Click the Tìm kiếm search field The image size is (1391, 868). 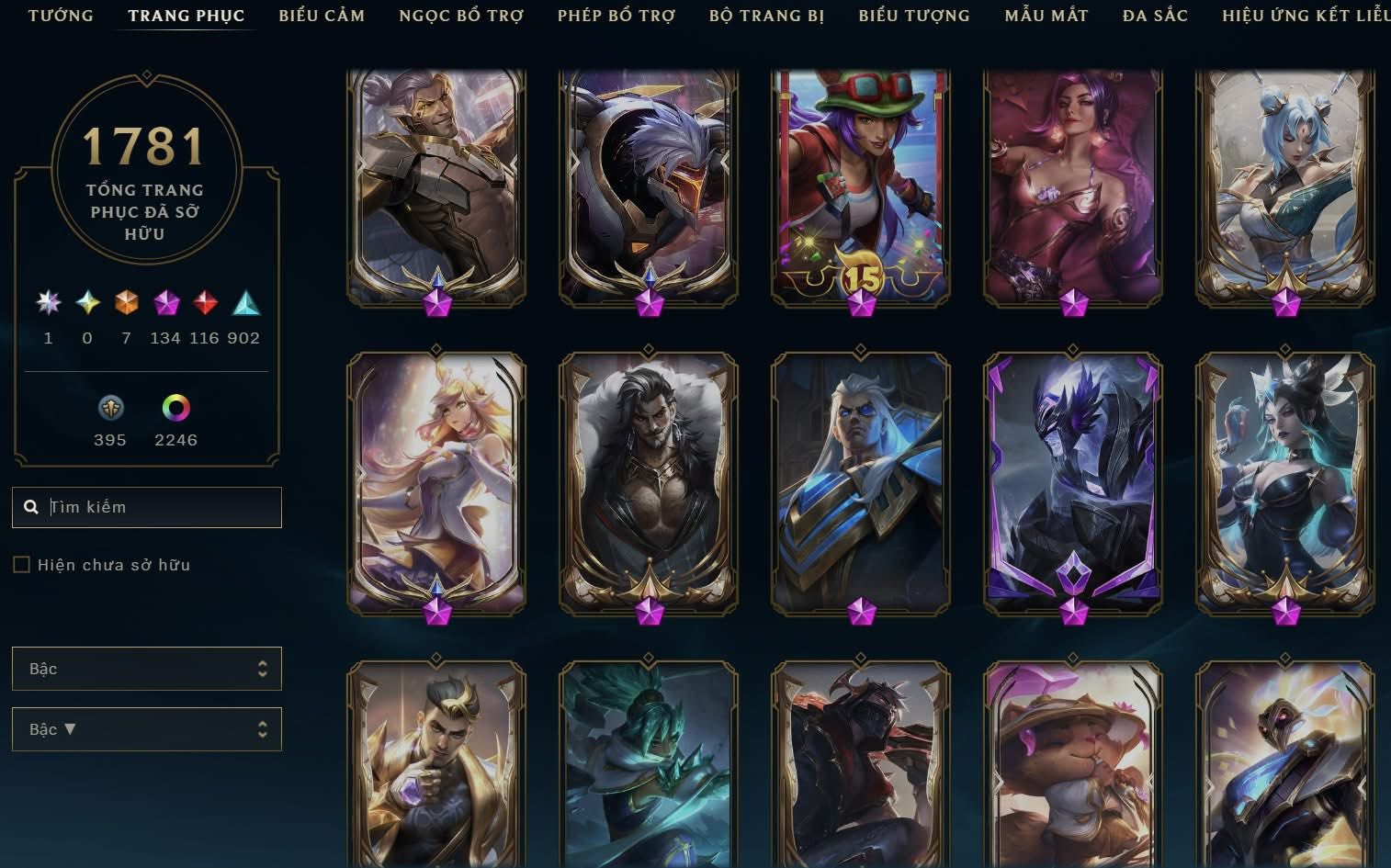pos(156,507)
